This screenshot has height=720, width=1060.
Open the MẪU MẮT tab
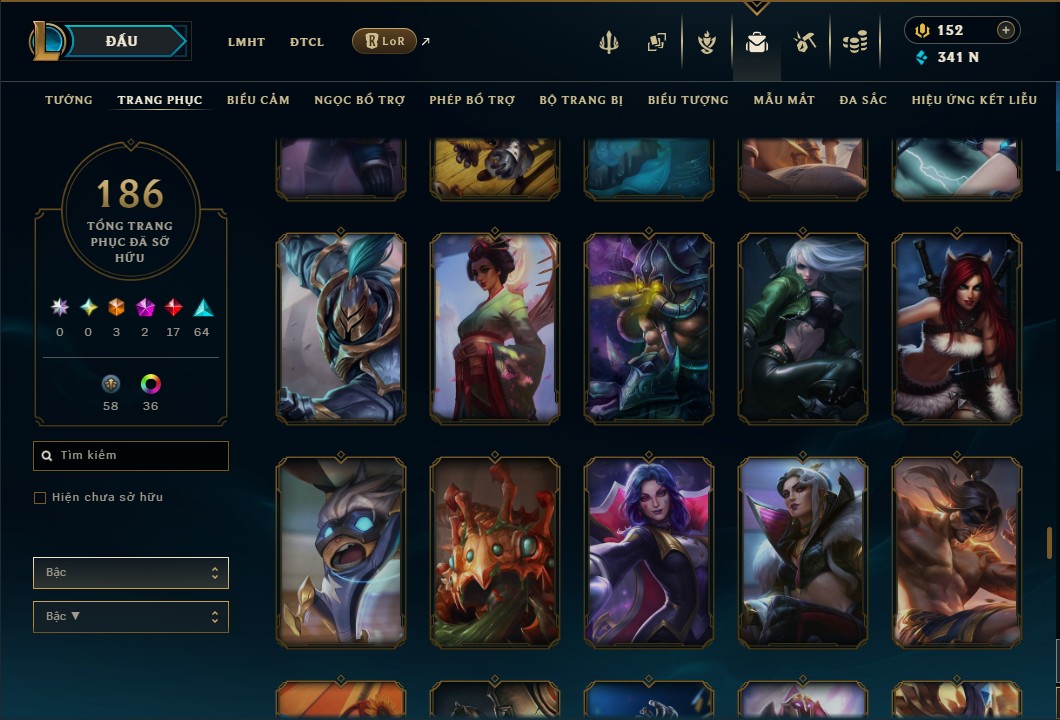[x=784, y=100]
